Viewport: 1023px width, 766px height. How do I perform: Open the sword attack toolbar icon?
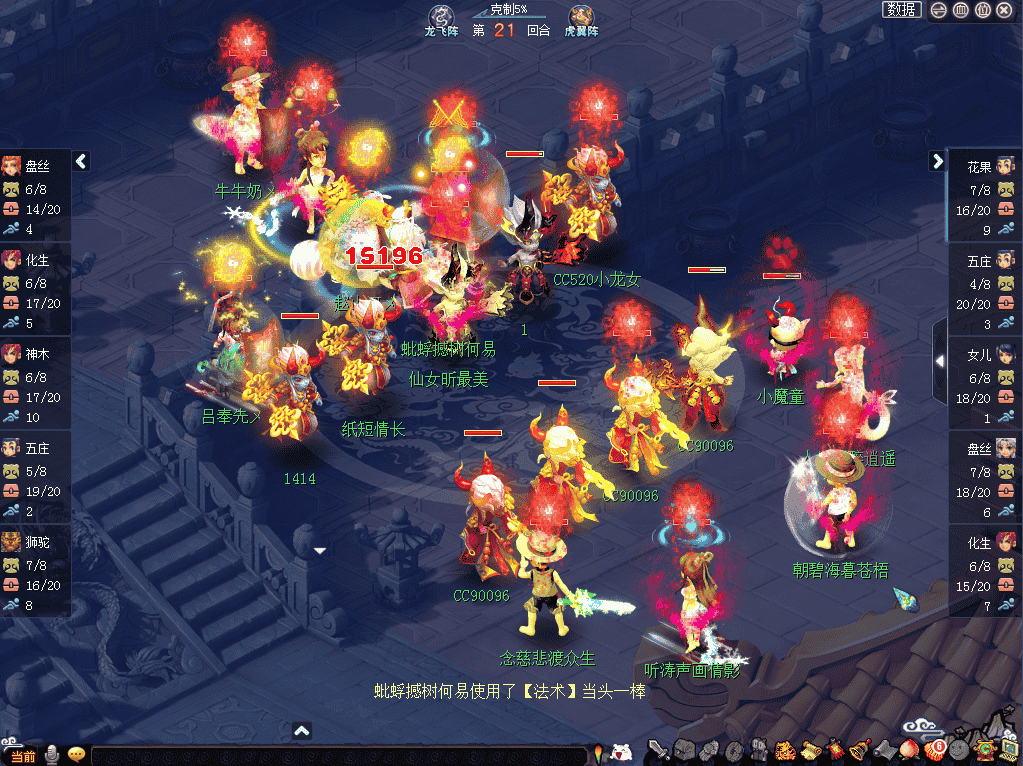point(657,749)
